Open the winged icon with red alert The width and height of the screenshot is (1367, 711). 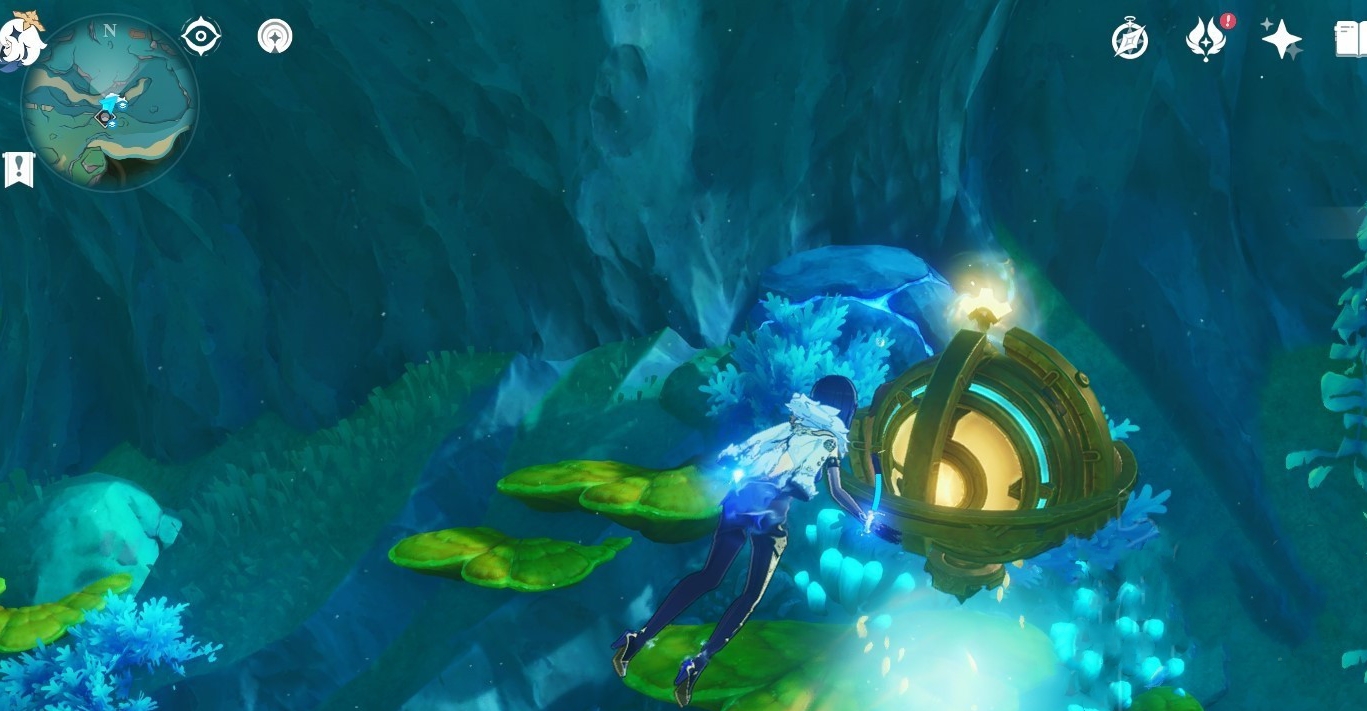1206,40
